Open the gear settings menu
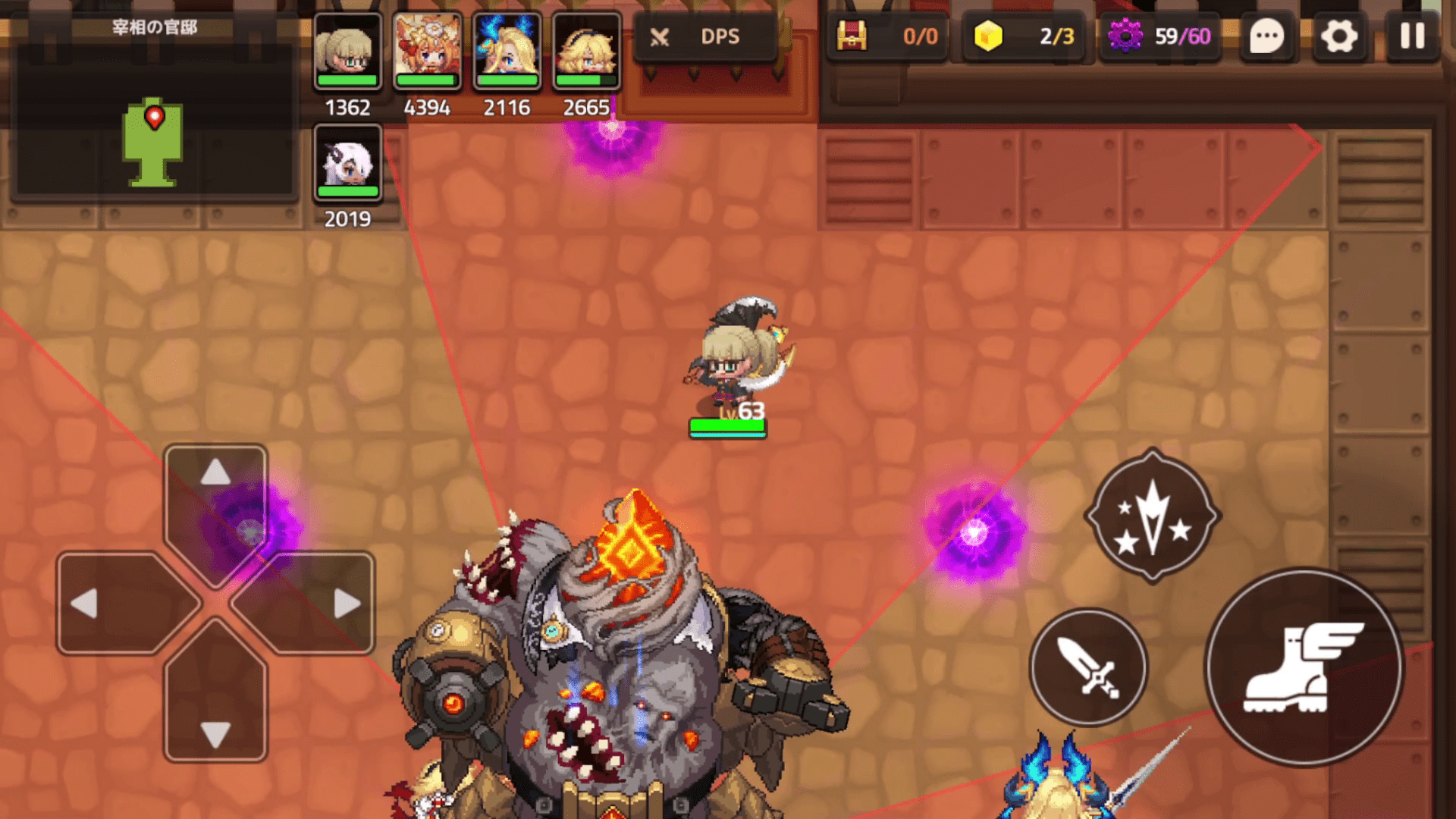Screen dimensions: 1456x819 pos(1339,36)
